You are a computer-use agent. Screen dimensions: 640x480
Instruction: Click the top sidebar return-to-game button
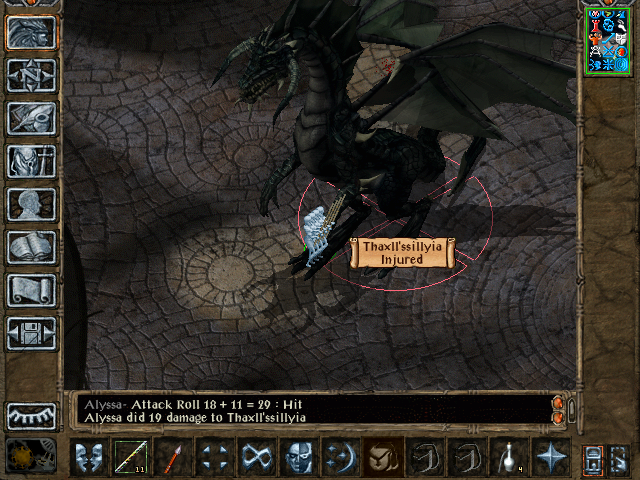tap(32, 32)
